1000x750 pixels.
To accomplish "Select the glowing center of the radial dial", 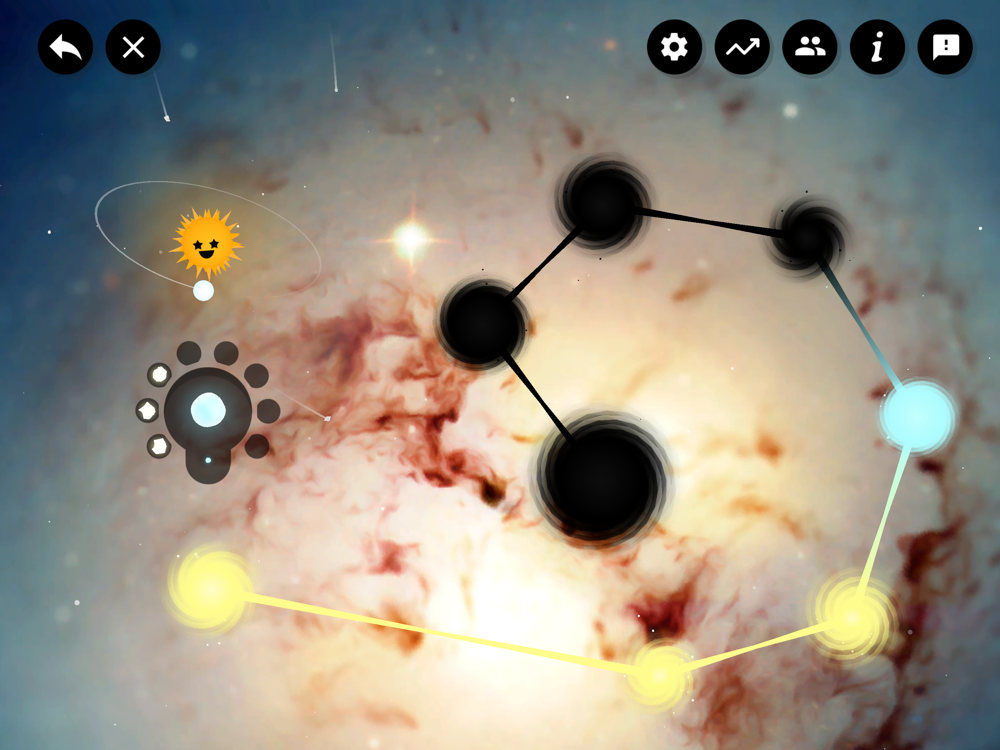I will [x=208, y=410].
